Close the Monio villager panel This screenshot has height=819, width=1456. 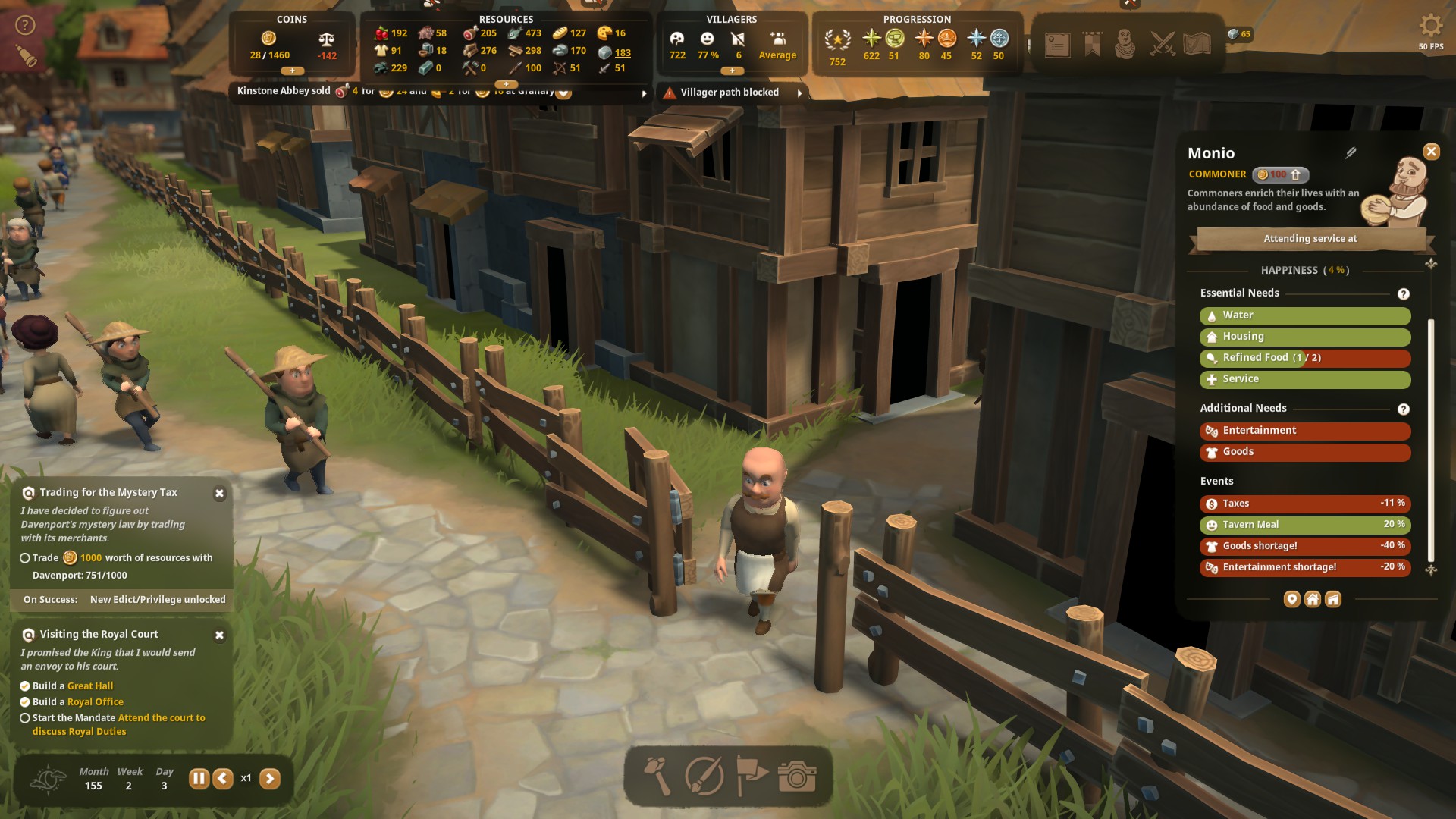[1431, 152]
